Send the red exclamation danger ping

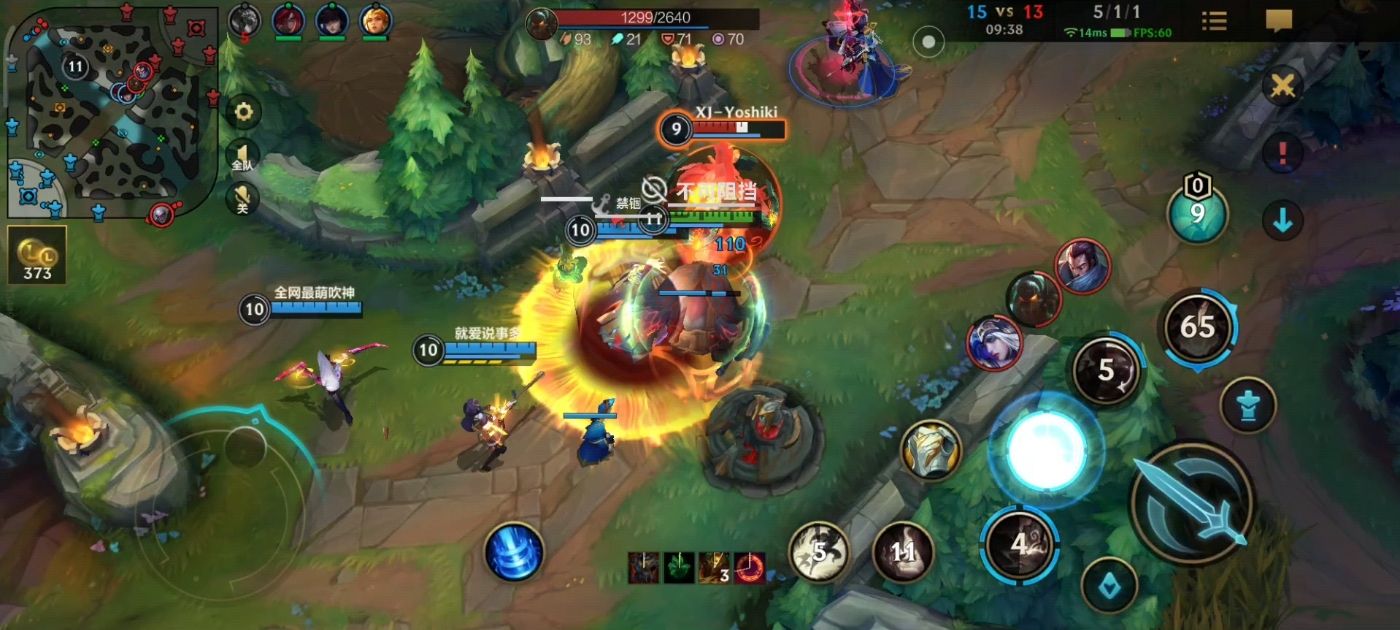point(1282,154)
